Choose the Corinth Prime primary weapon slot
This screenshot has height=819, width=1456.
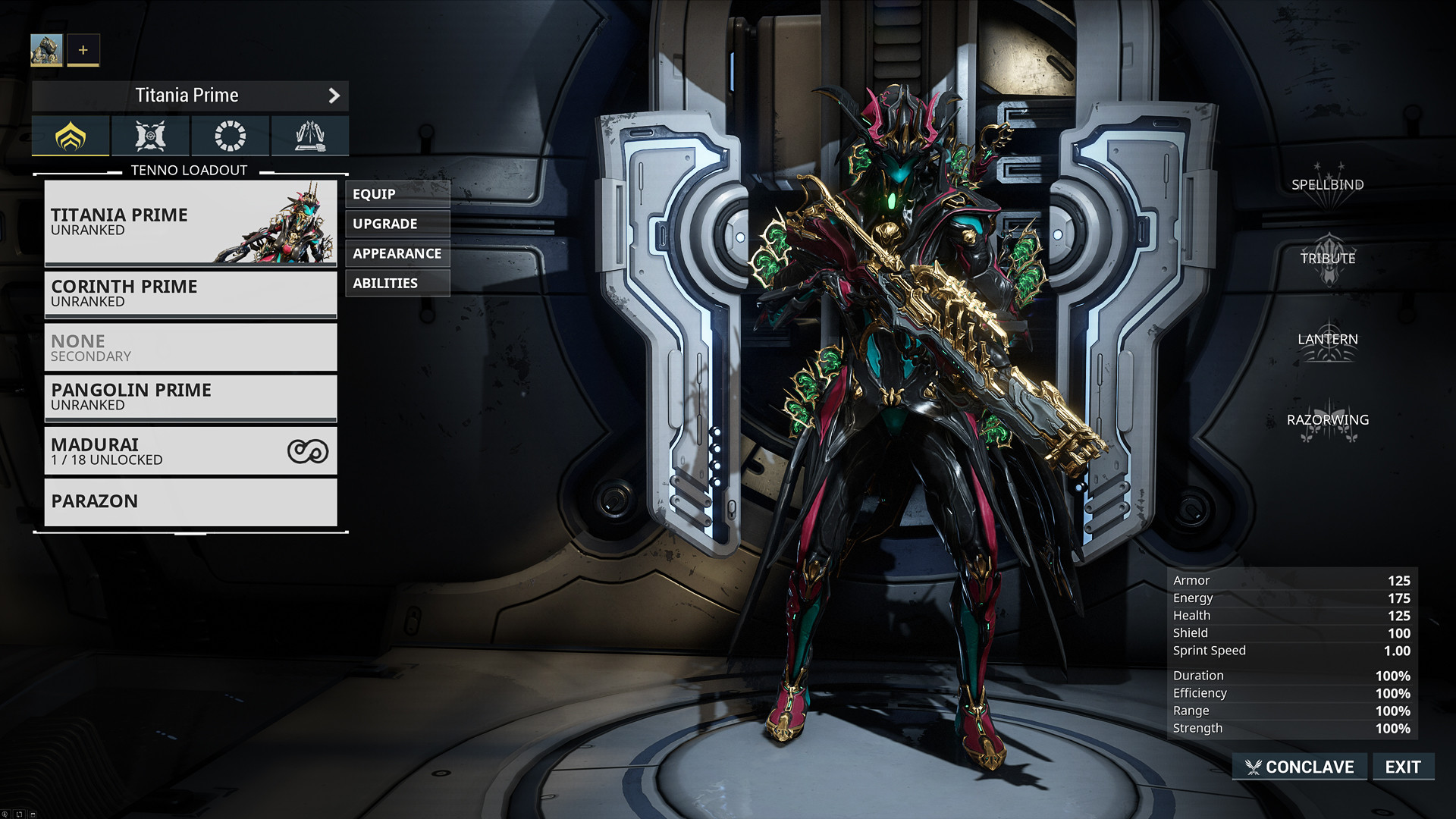pos(190,293)
